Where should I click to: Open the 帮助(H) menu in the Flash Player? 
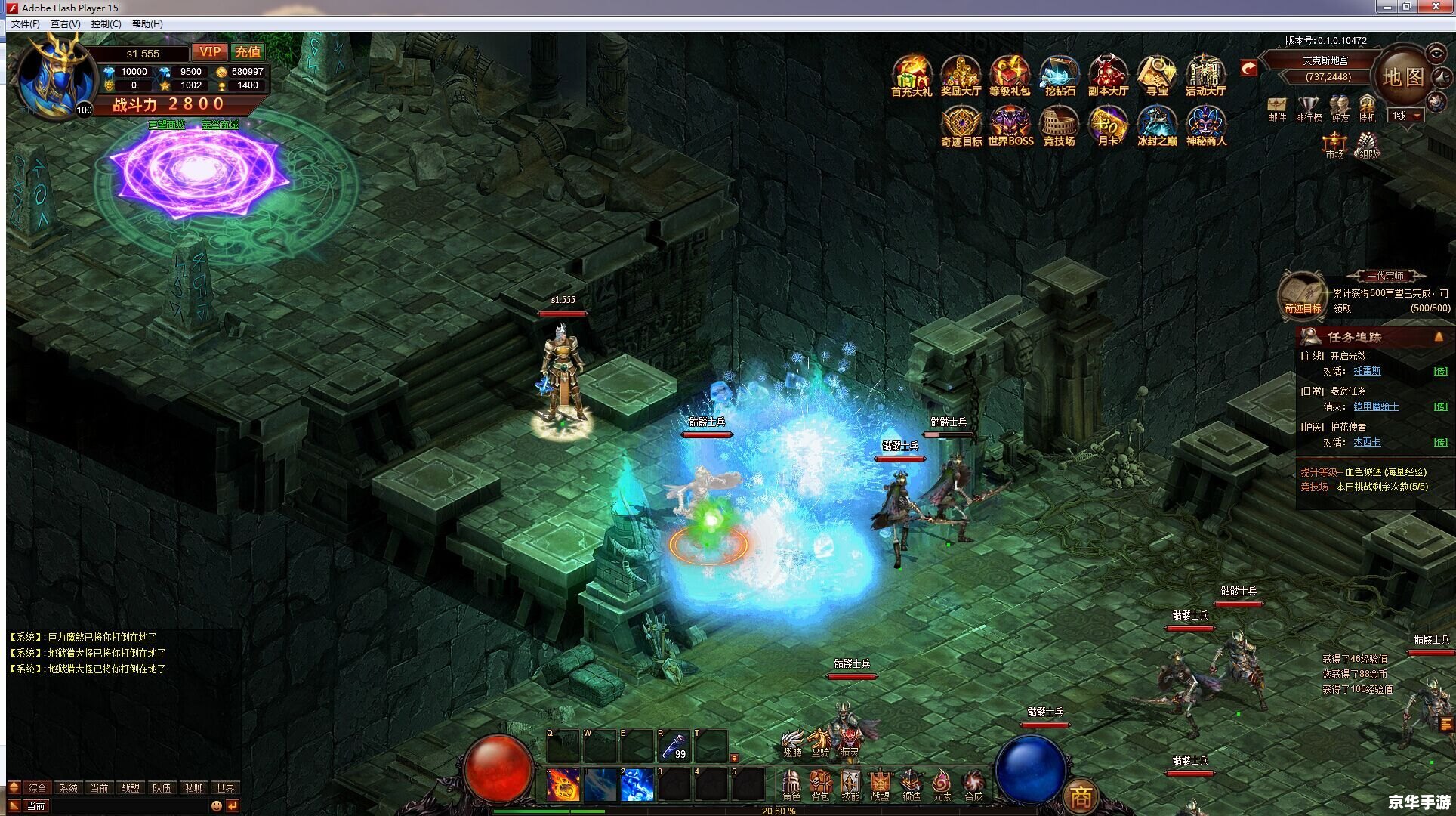coord(147,24)
